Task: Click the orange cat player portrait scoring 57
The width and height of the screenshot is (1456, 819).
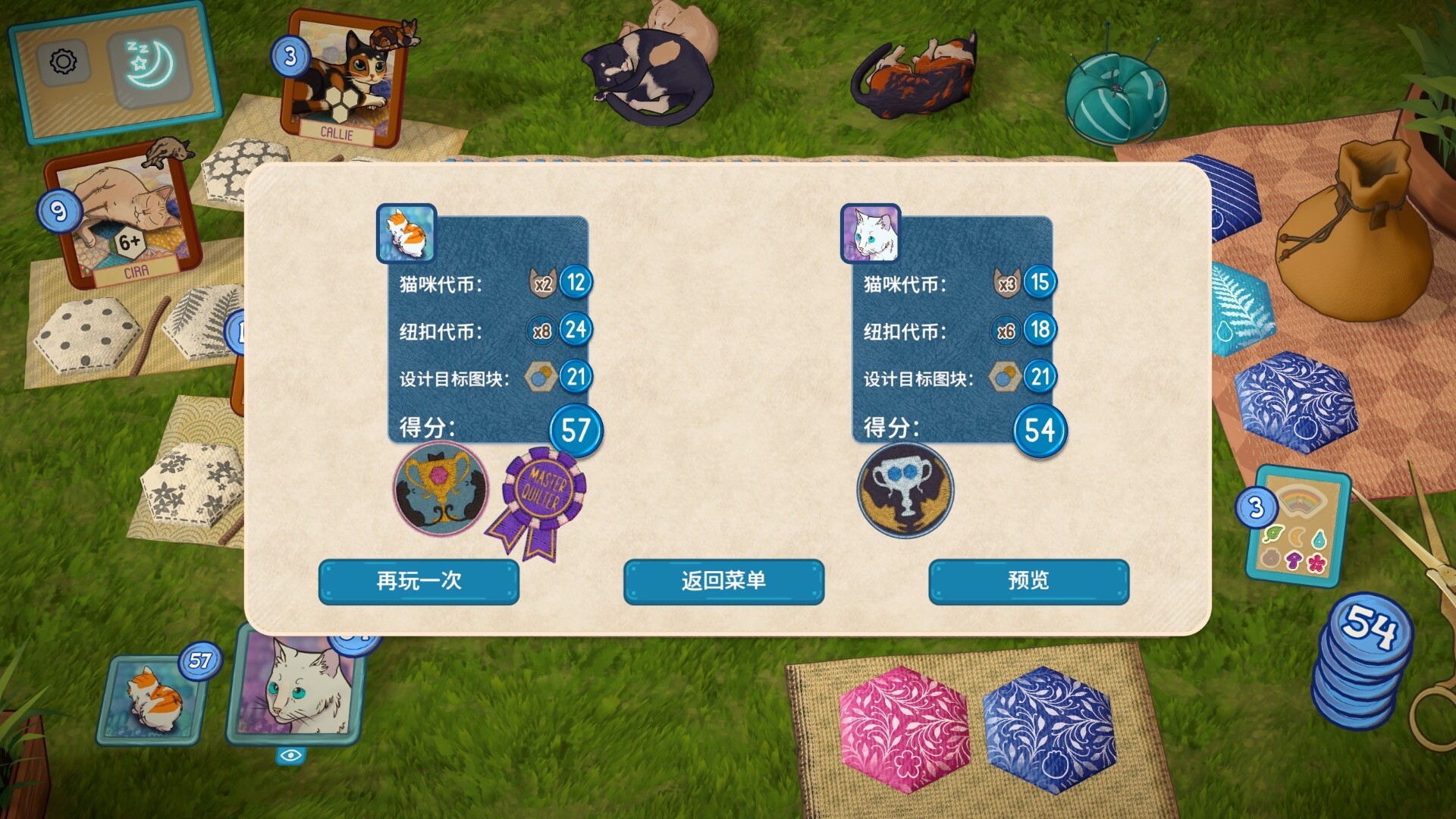Action: [x=153, y=700]
